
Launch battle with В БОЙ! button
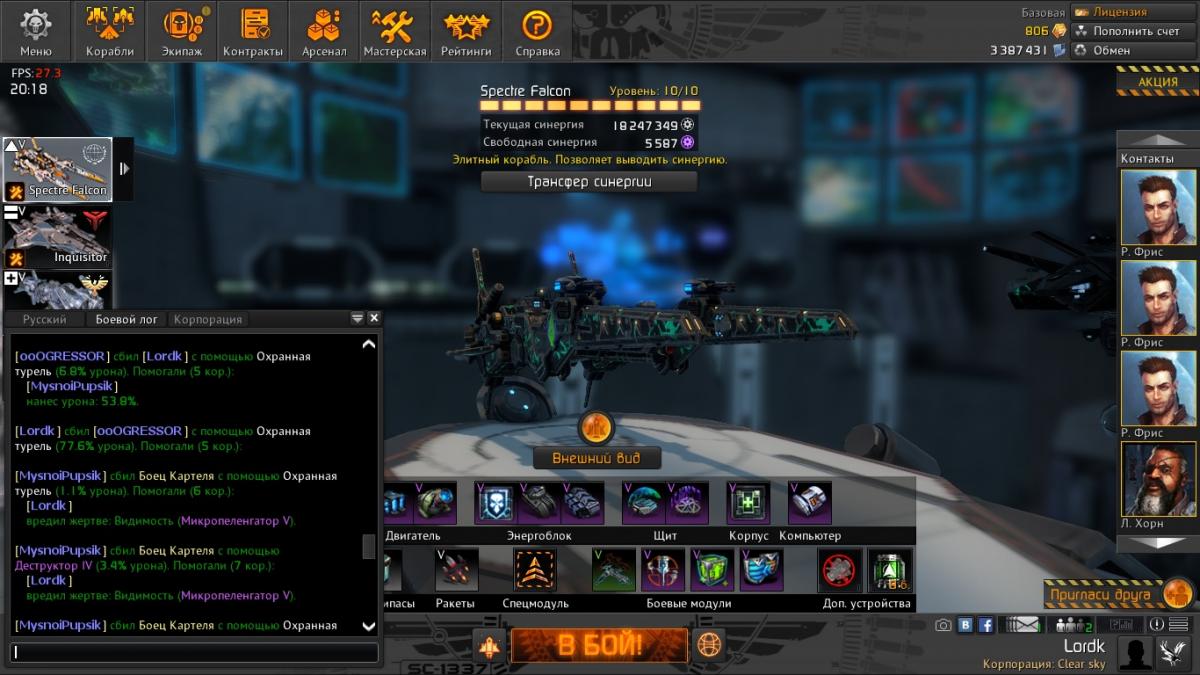point(599,645)
